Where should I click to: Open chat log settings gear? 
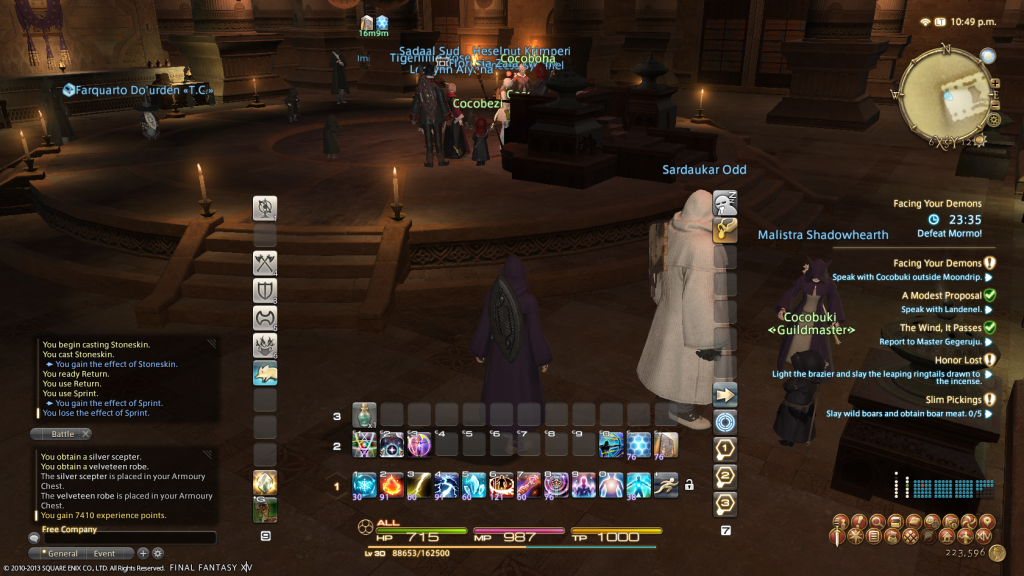(158, 553)
